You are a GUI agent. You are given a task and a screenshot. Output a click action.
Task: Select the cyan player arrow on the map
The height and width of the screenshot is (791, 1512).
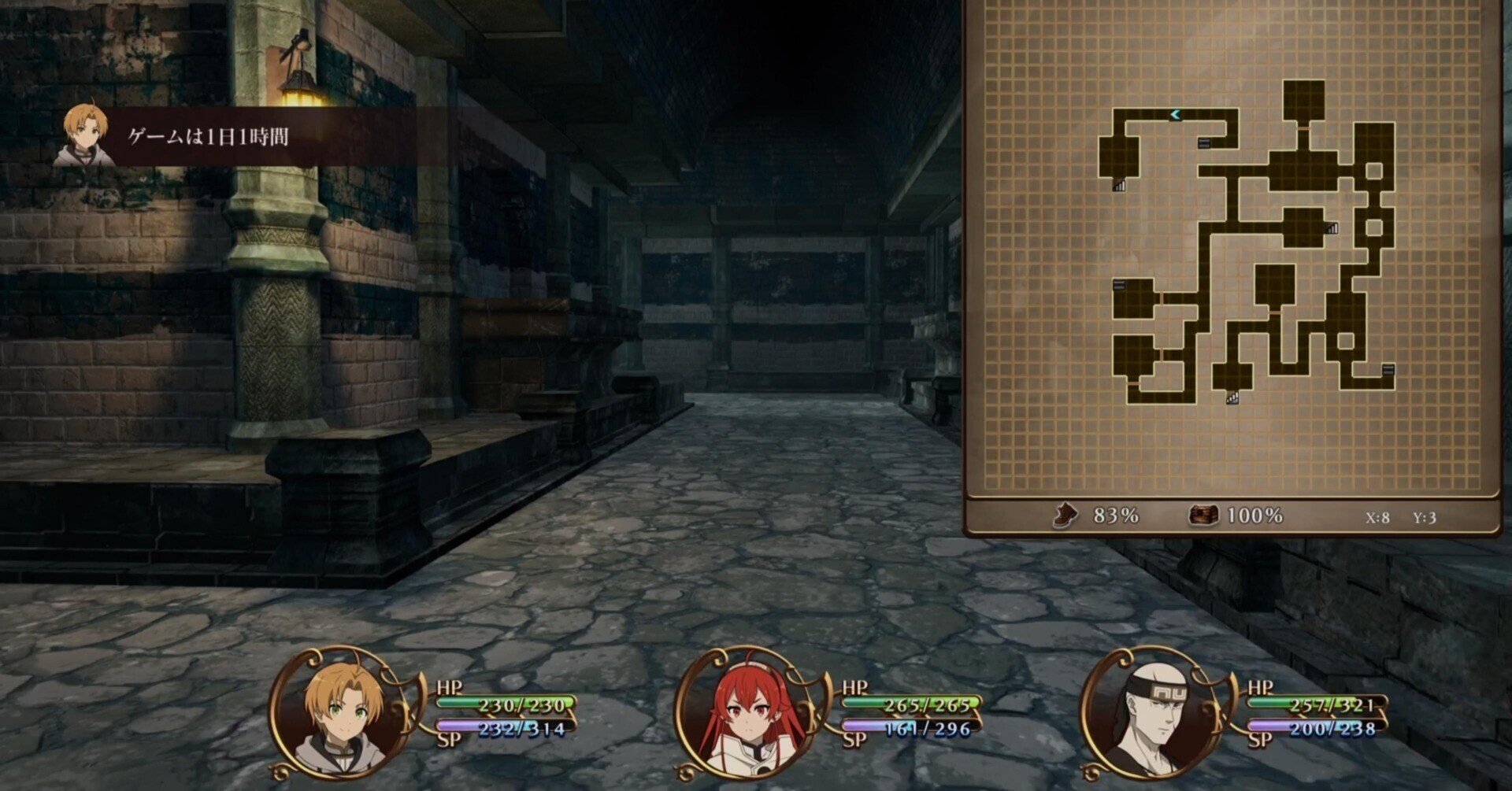coord(1175,115)
